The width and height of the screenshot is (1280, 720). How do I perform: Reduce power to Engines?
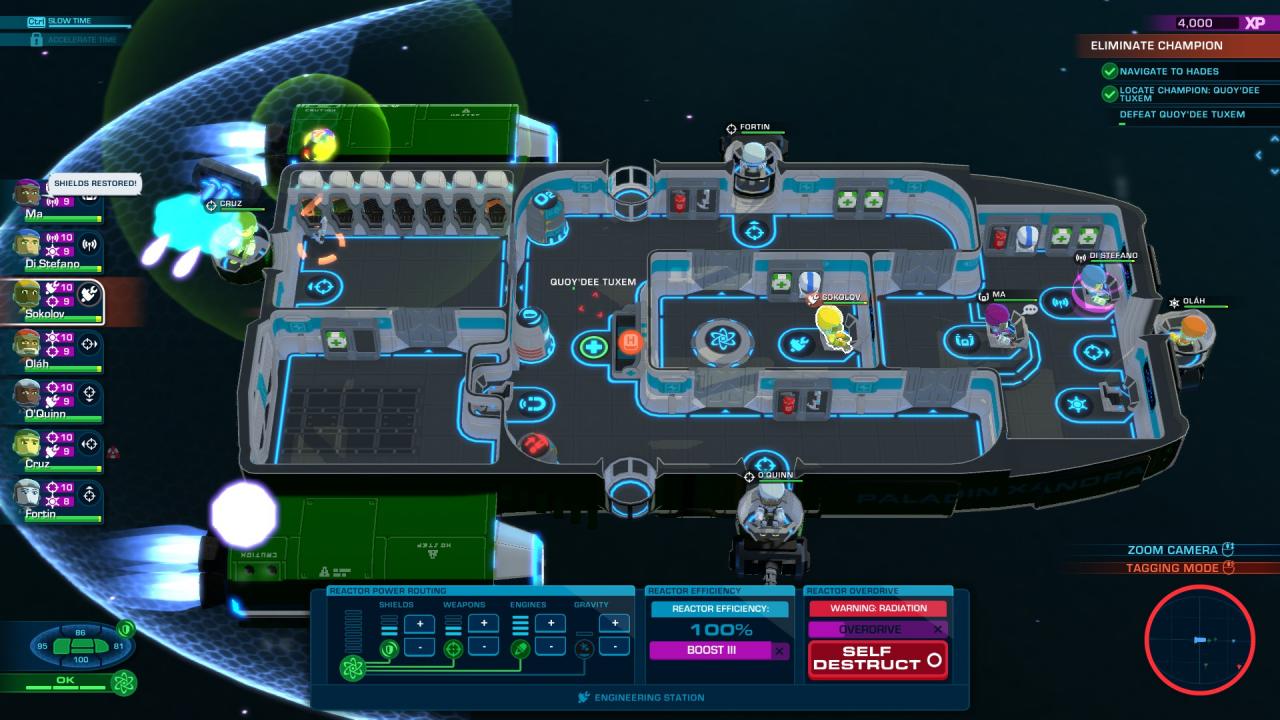point(549,647)
